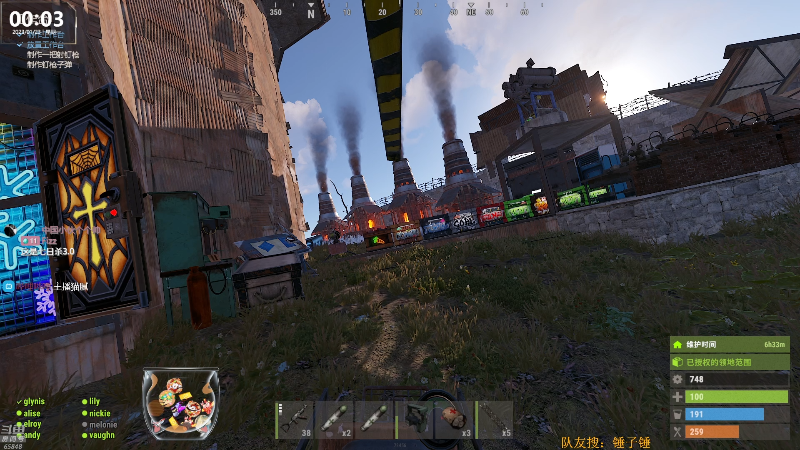Select teammate alise in the team list
This screenshot has width=800, height=450.
(x=32, y=412)
